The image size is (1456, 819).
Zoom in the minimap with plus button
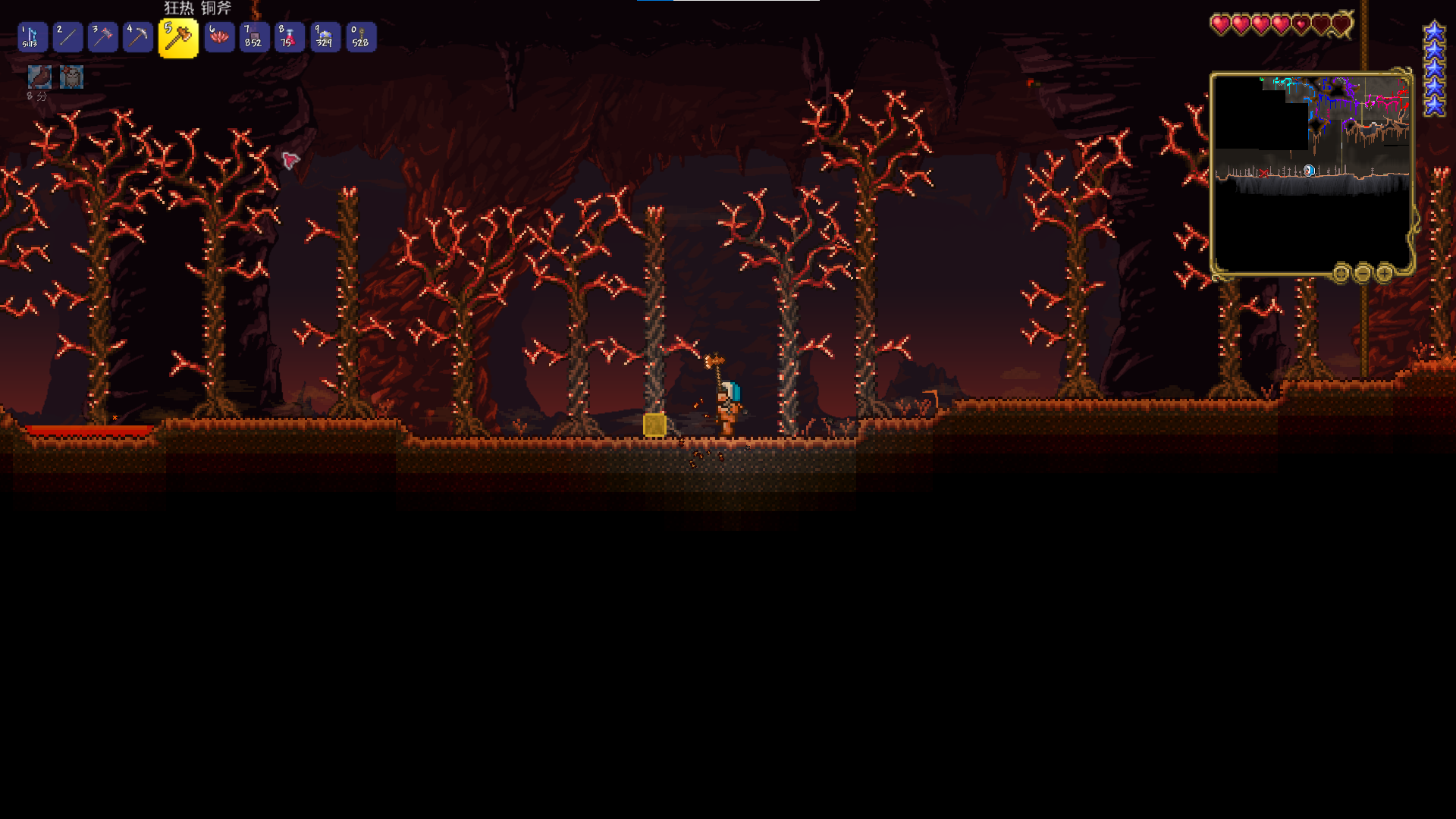(x=1385, y=273)
